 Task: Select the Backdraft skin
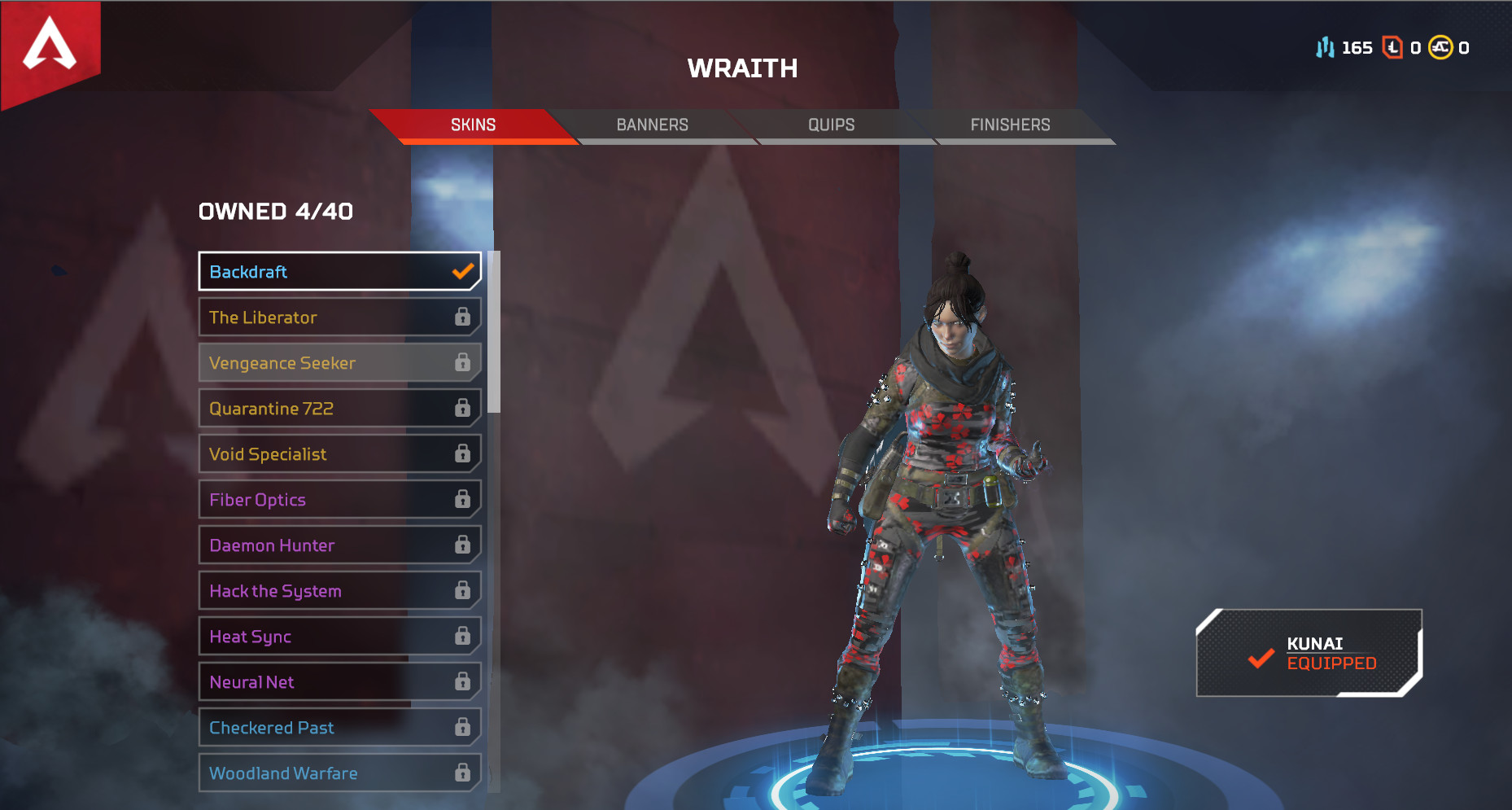coord(339,272)
